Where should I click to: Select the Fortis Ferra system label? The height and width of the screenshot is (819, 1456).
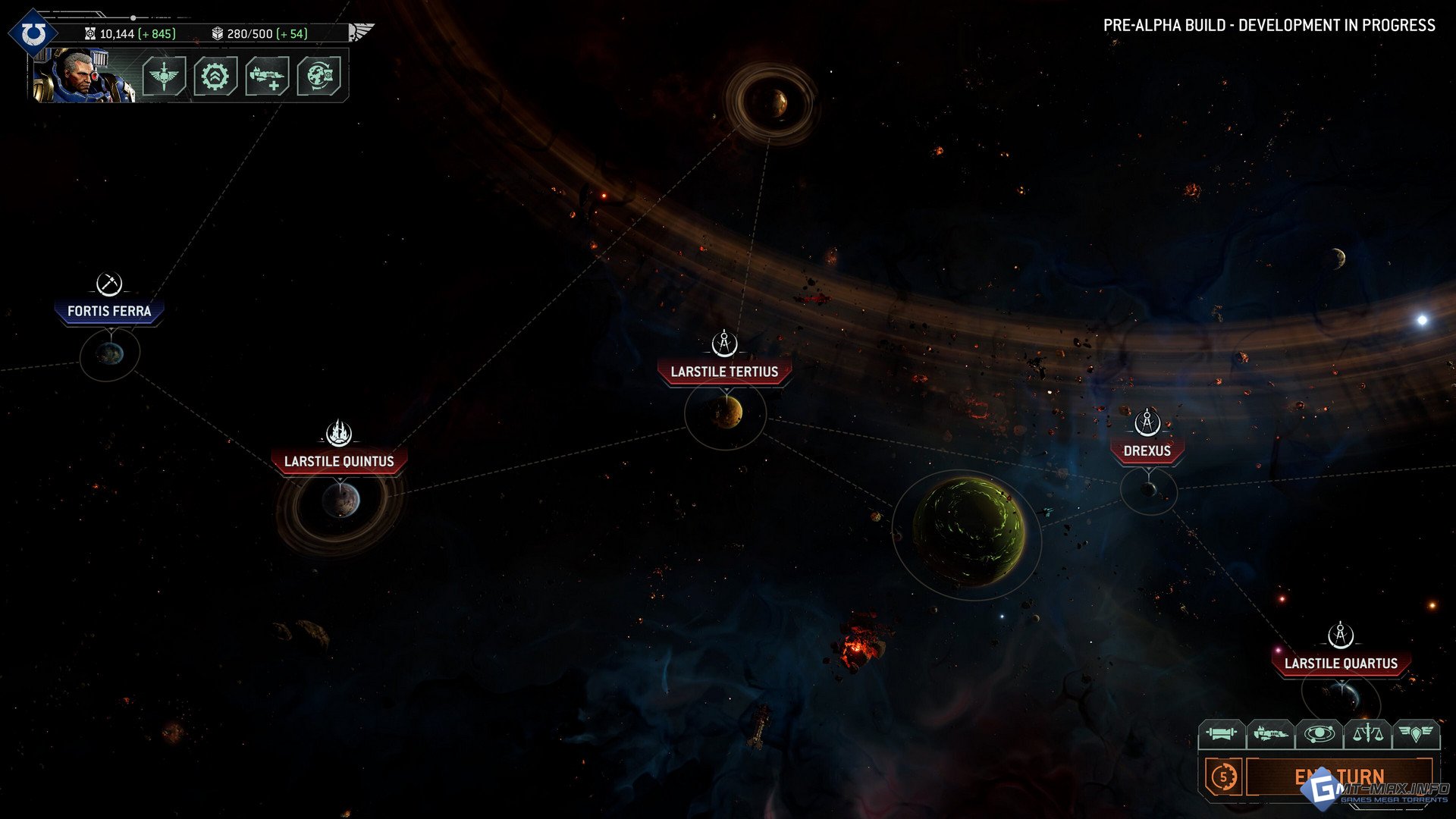click(x=109, y=311)
